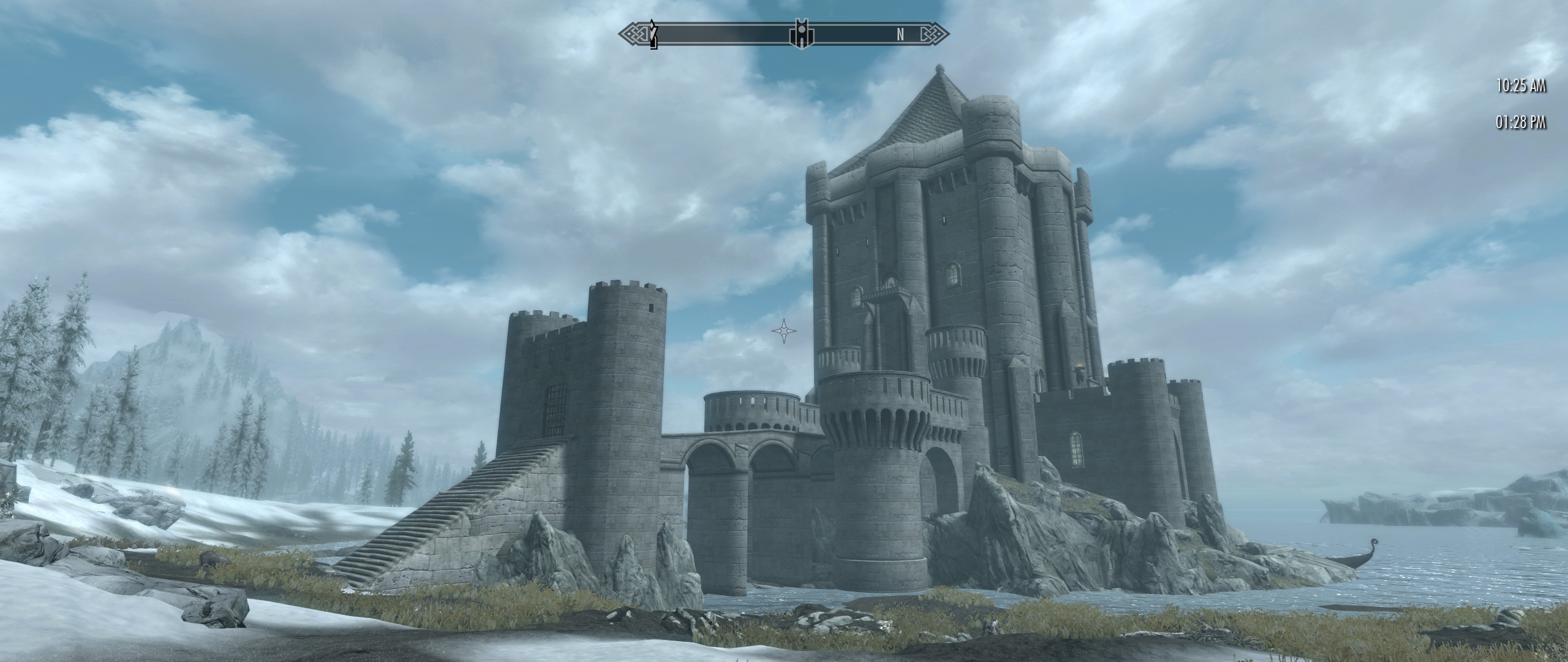Select the dark marker at the compass's left end
The height and width of the screenshot is (662, 1568).
coord(654,34)
